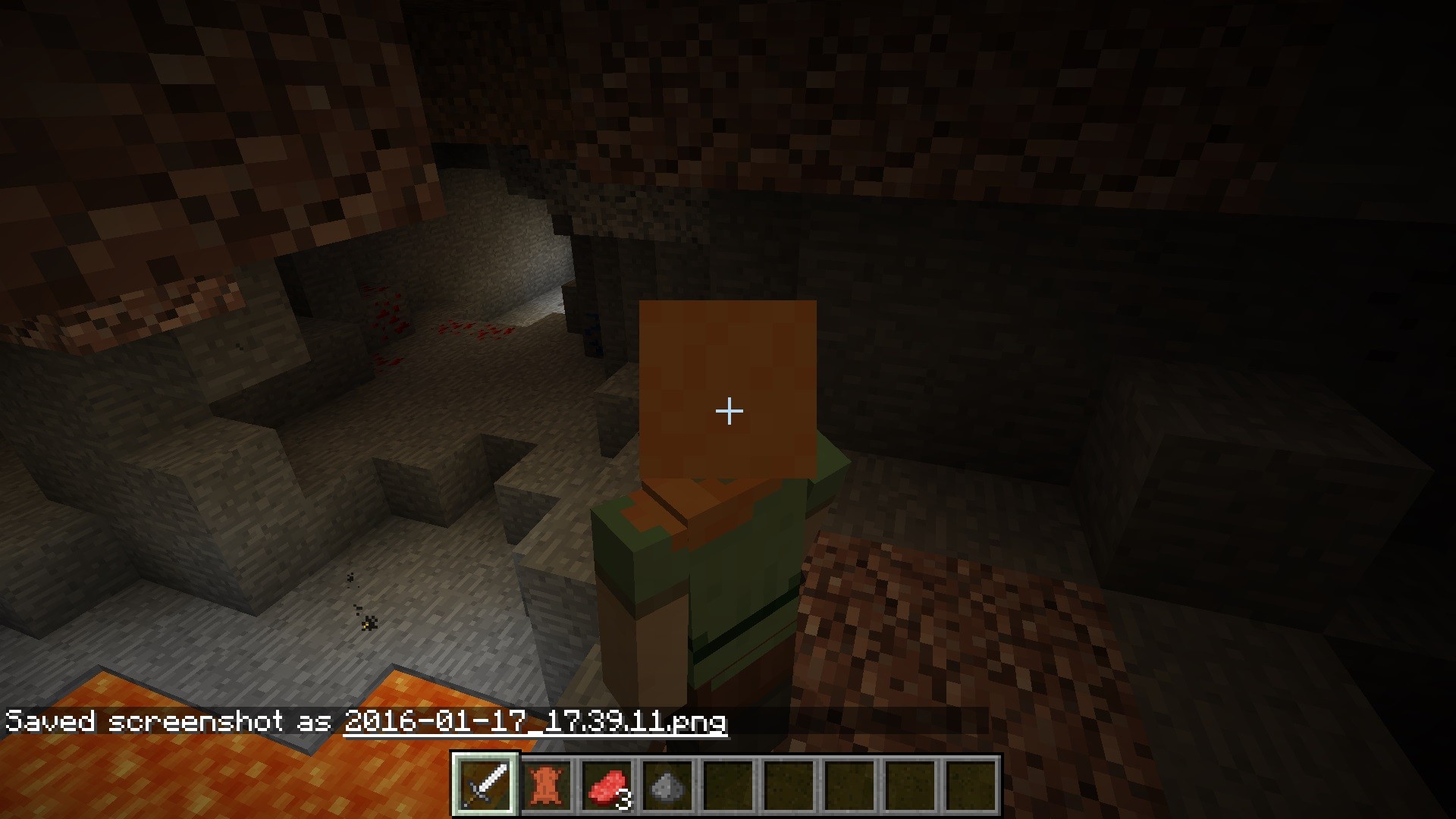Click the stack count 3 on raw beef
This screenshot has height=819, width=1456.
[x=622, y=799]
